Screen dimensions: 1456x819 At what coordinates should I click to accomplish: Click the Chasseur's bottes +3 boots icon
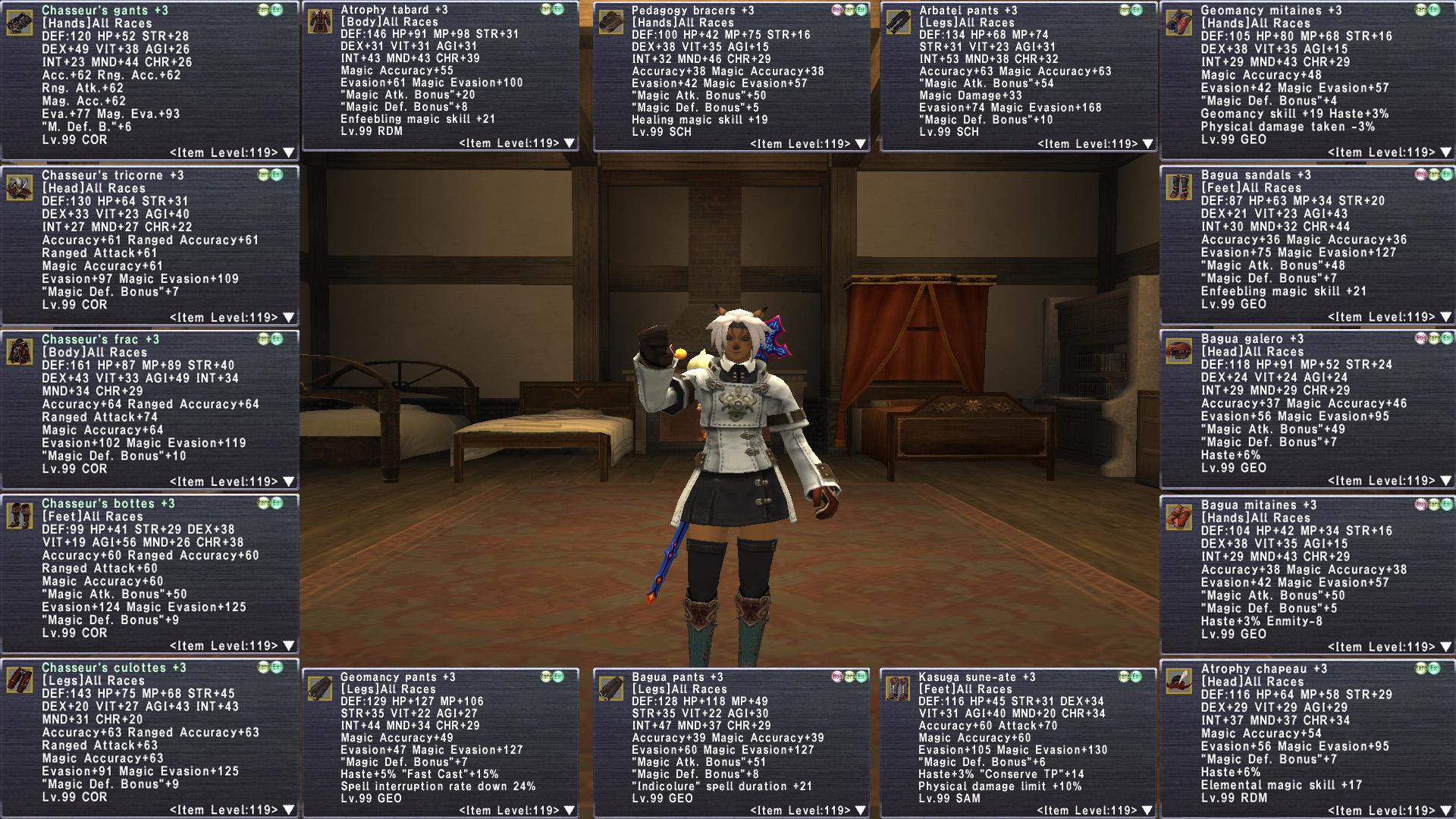pos(20,516)
